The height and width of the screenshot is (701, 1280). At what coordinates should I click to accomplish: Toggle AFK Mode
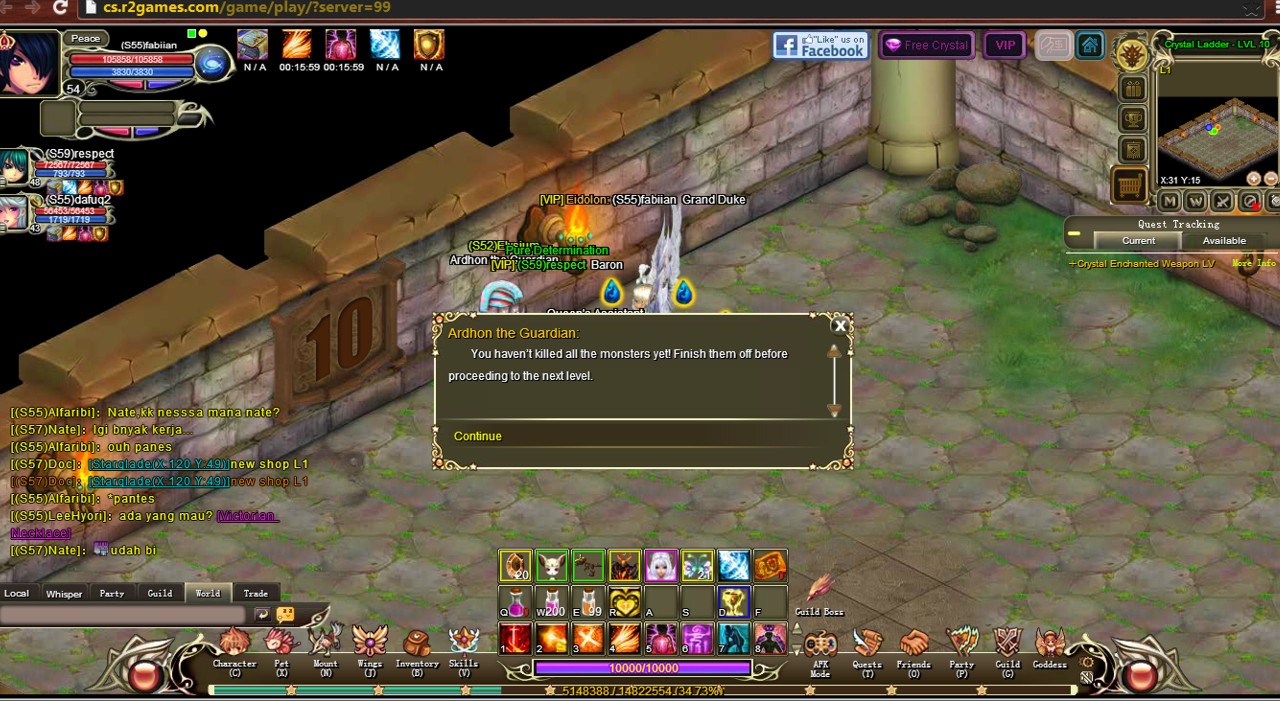point(820,648)
